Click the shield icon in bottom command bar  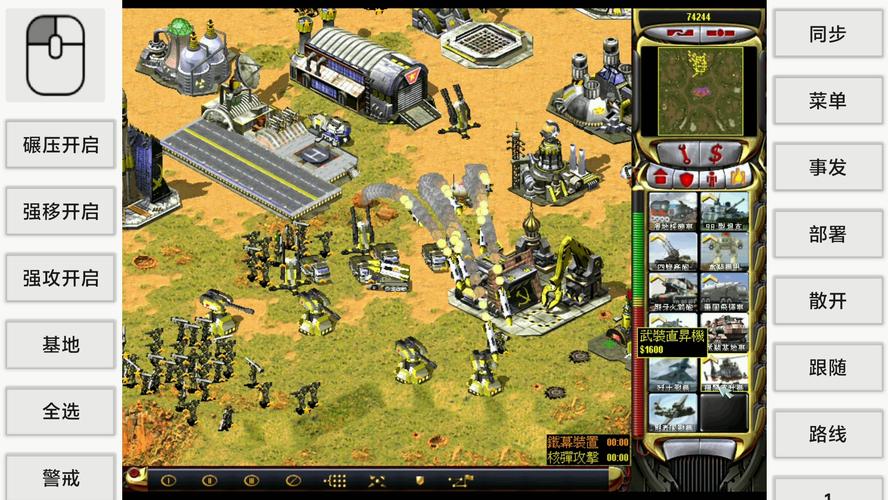[420, 481]
